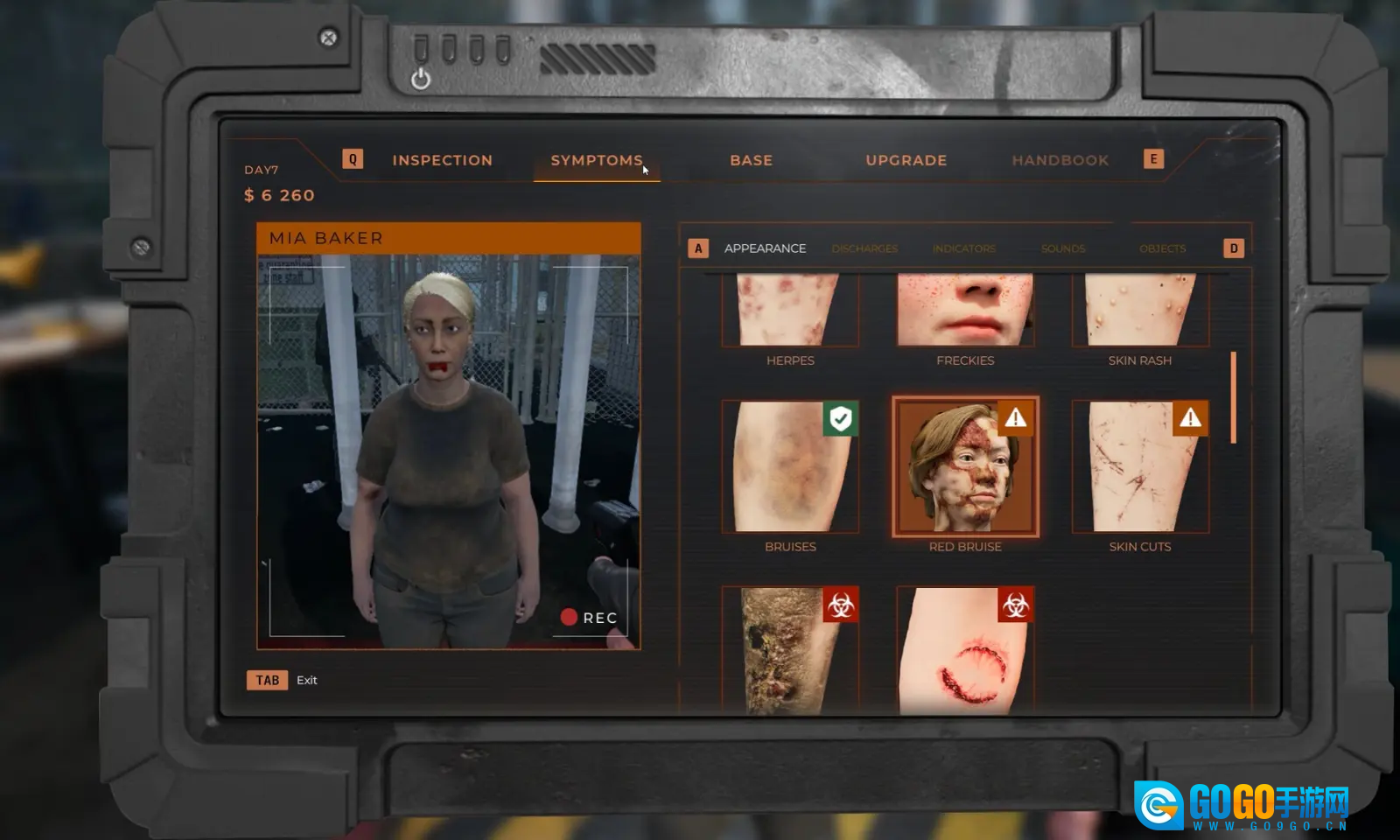Select the Appearance symptom category
The width and height of the screenshot is (1400, 840).
pyautogui.click(x=765, y=248)
